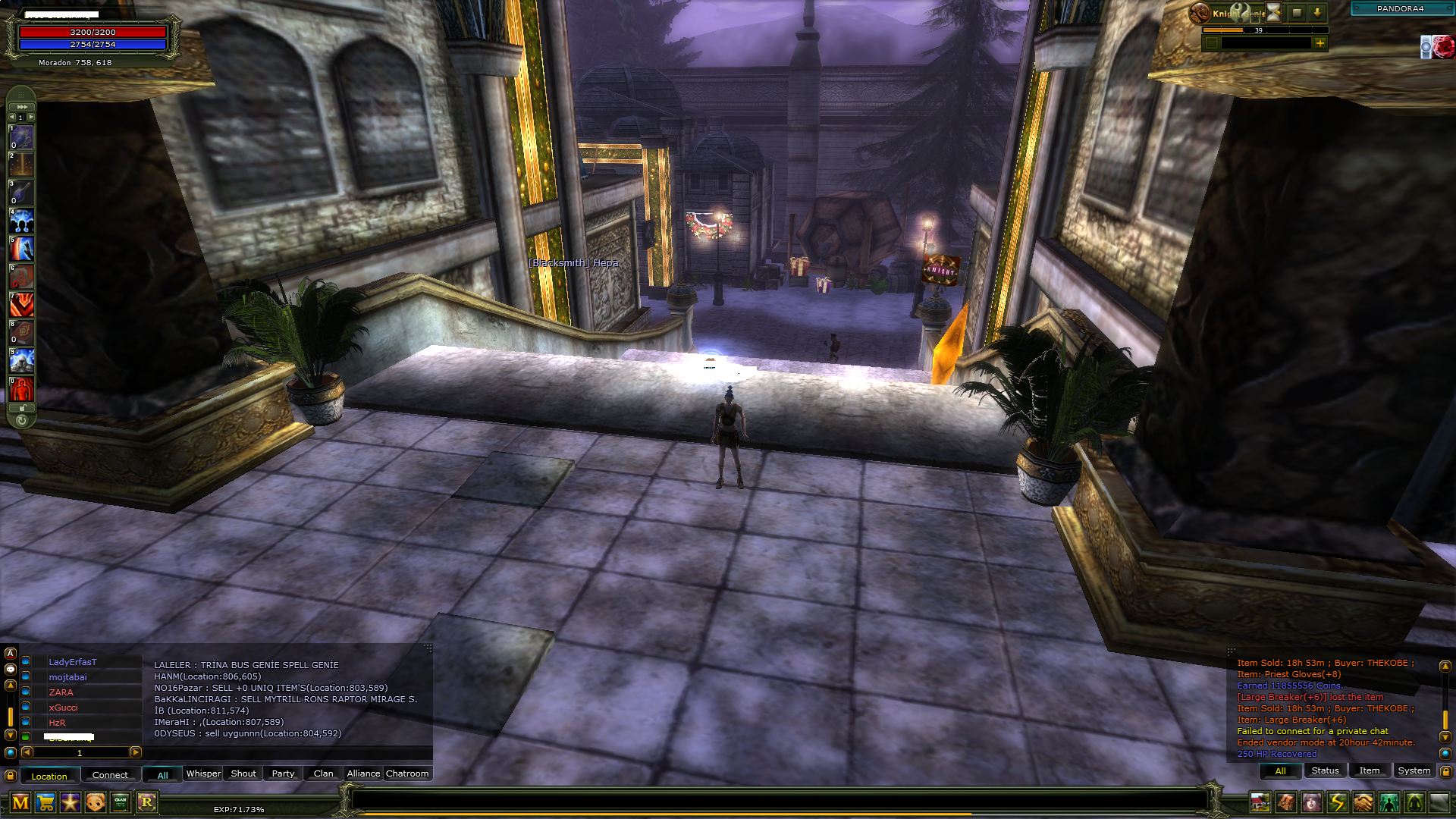Image resolution: width=1456 pixels, height=819 pixels.
Task: Open the menu with the M icon
Action: point(20,802)
